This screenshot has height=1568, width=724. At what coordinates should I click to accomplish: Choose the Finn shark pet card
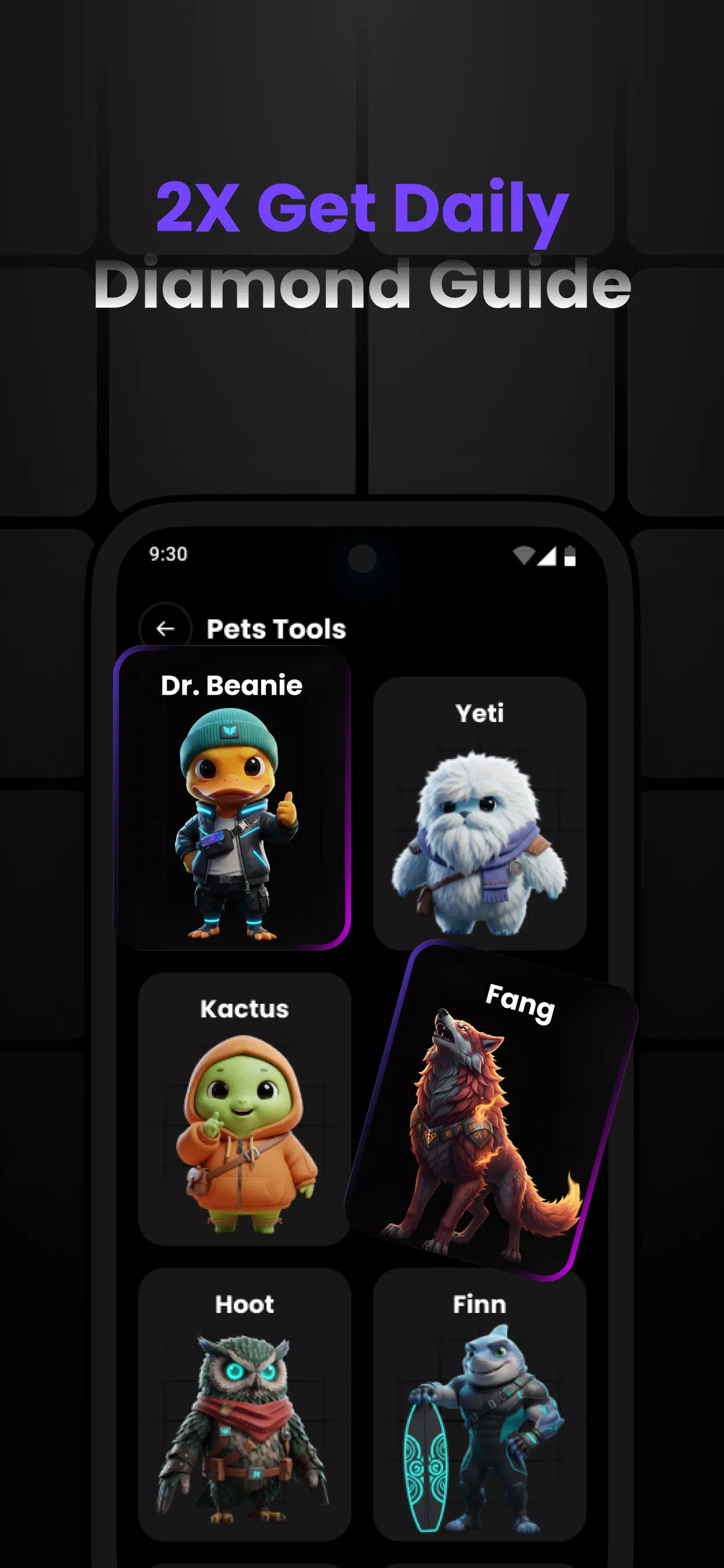click(x=479, y=1403)
